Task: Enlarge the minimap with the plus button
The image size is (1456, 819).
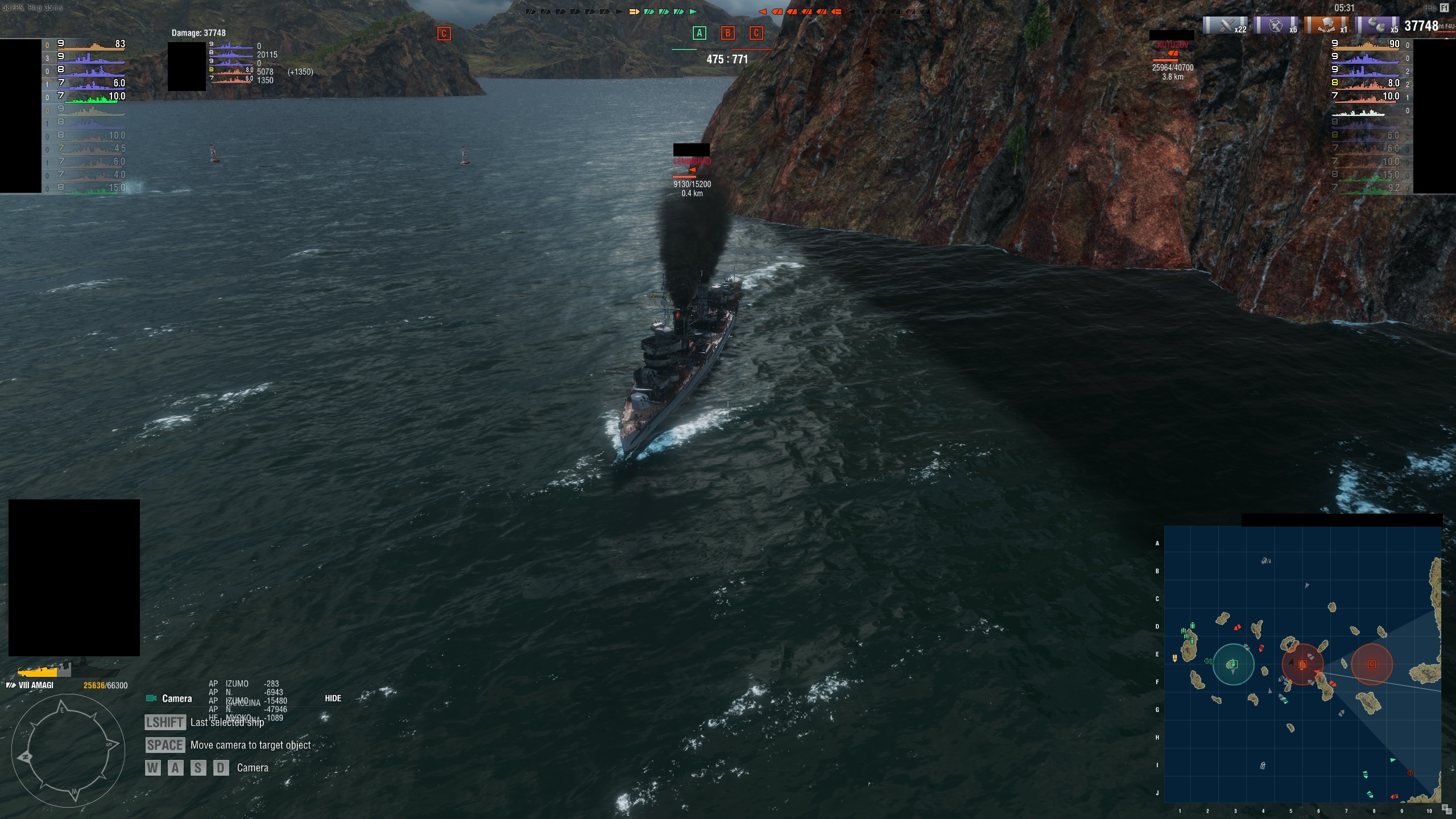Action: (x=1445, y=807)
